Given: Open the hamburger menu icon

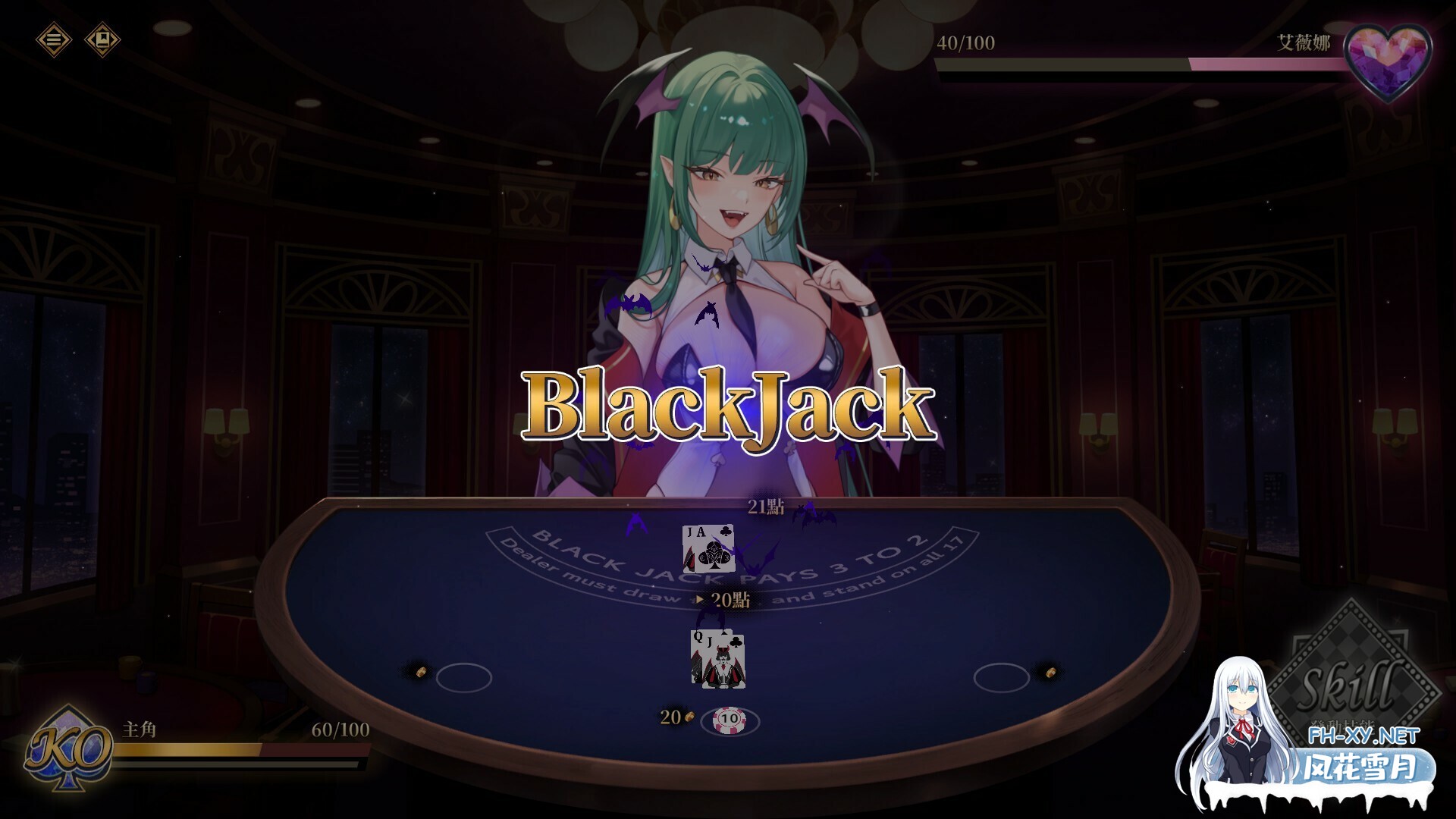Looking at the screenshot, I should click(54, 39).
